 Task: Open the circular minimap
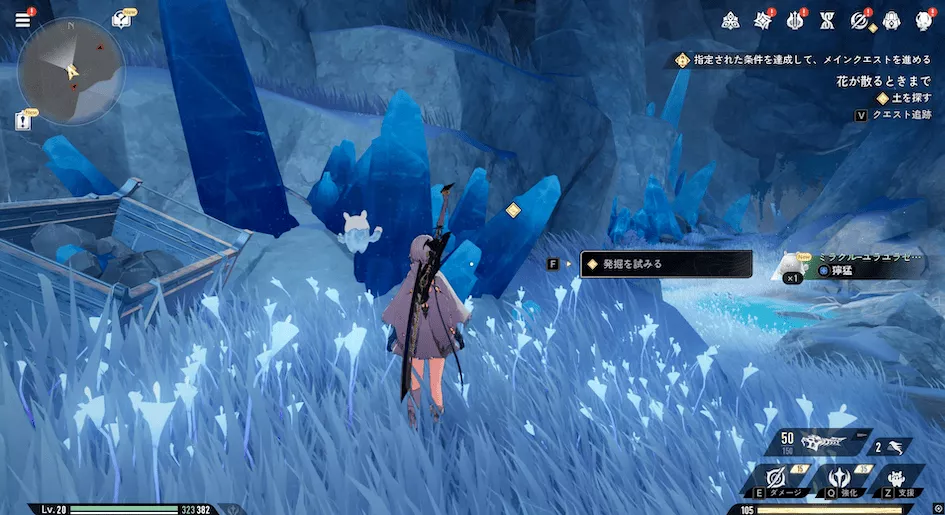click(71, 71)
